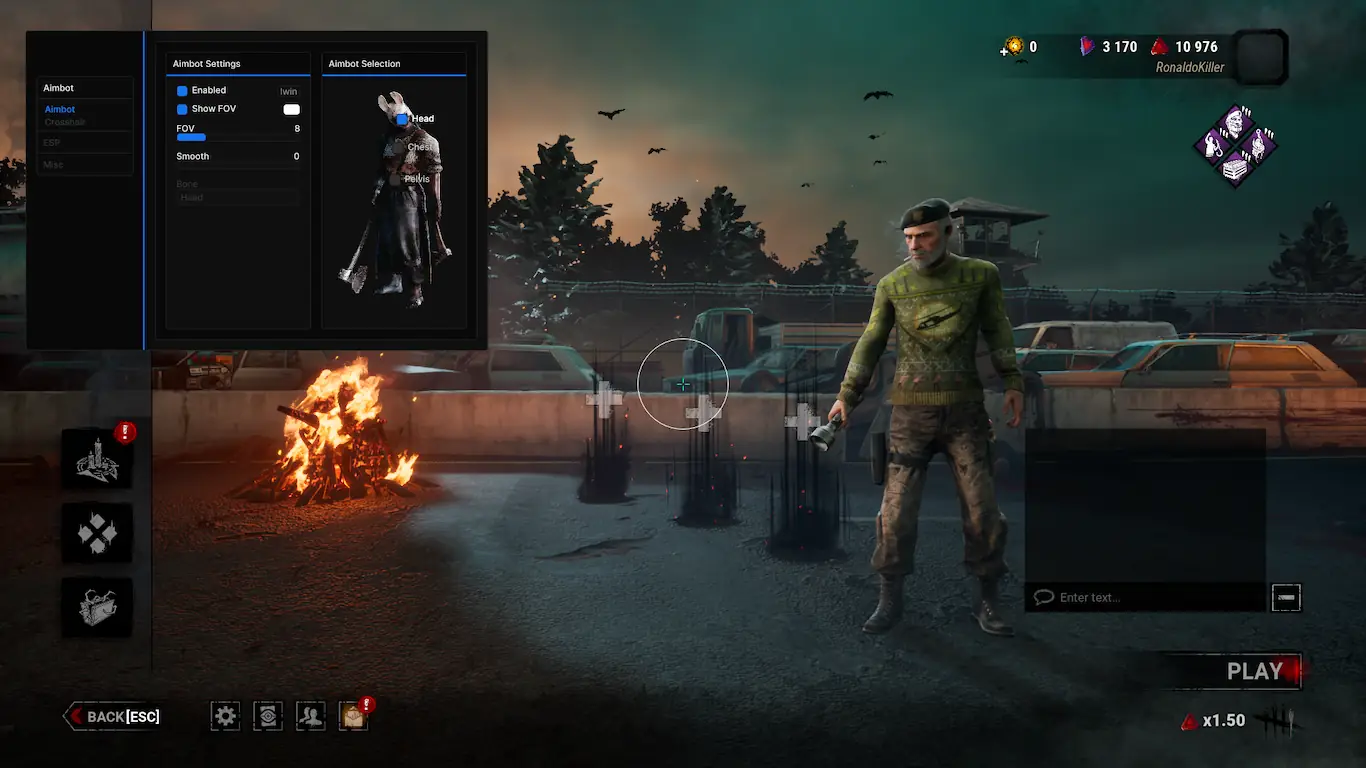Click the eye card icon beside settings

point(268,715)
